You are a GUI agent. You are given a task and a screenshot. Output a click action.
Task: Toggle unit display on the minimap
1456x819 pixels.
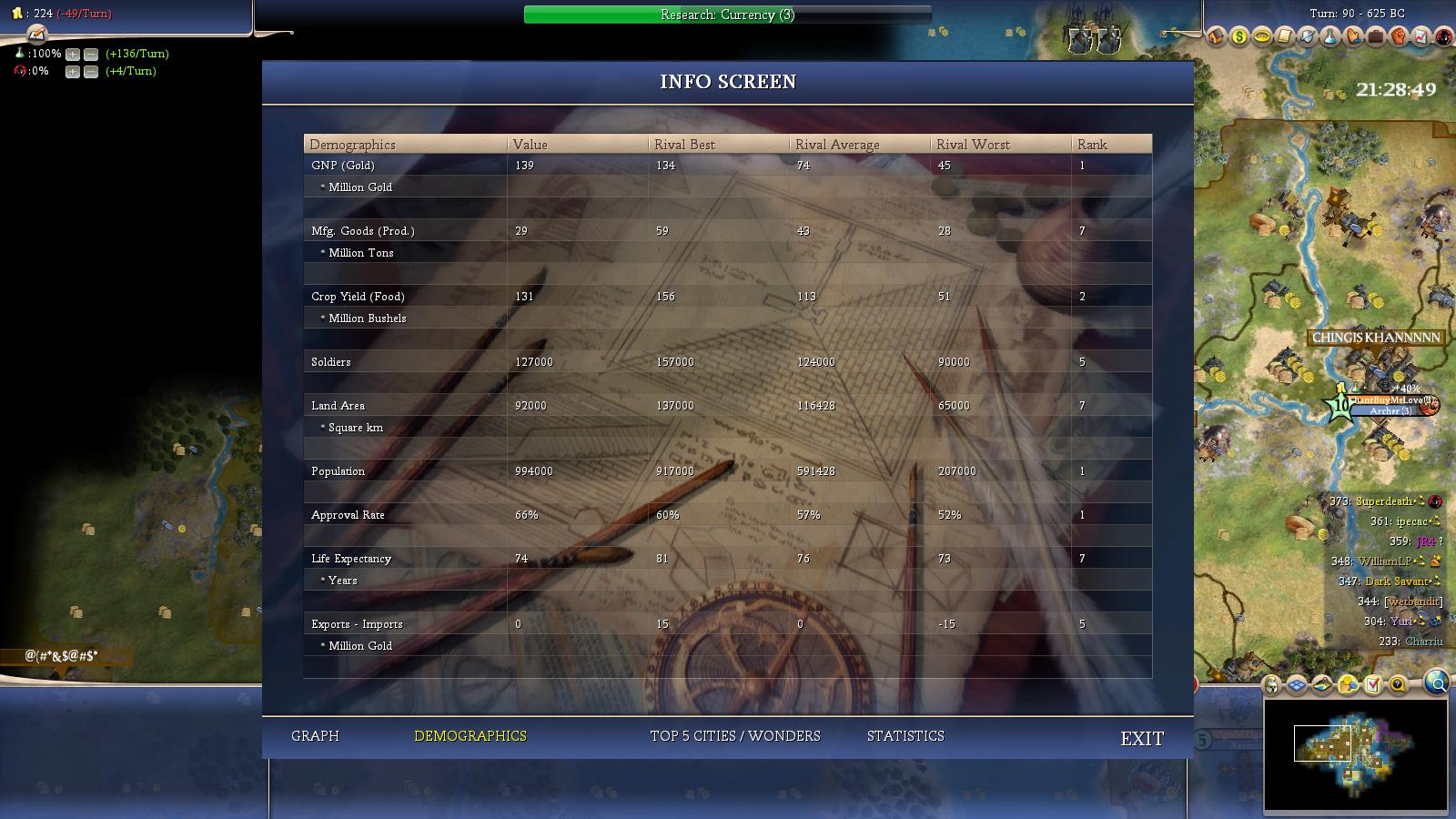coord(1271,684)
